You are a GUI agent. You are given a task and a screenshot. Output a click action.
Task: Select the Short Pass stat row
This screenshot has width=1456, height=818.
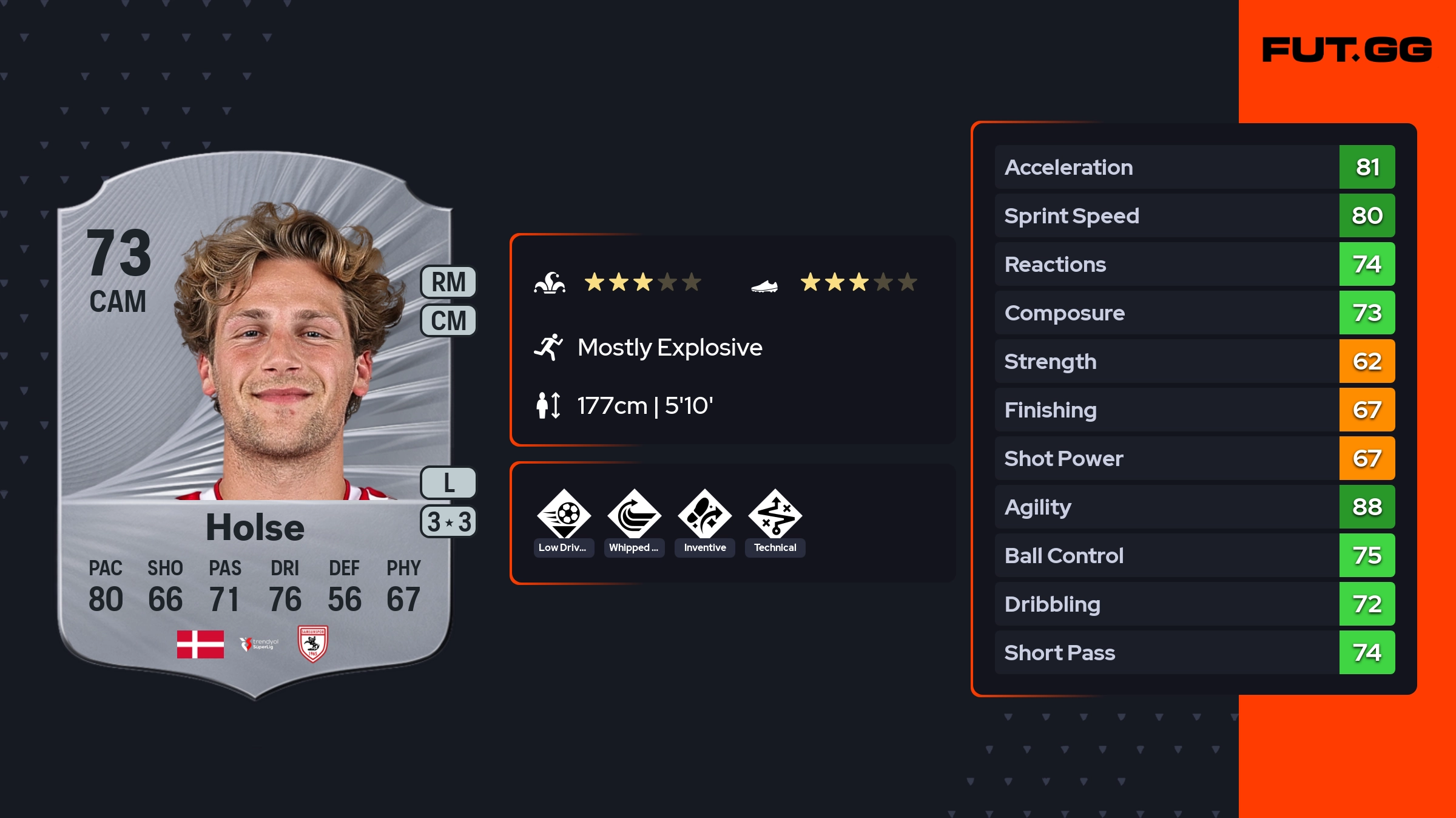coord(1194,652)
